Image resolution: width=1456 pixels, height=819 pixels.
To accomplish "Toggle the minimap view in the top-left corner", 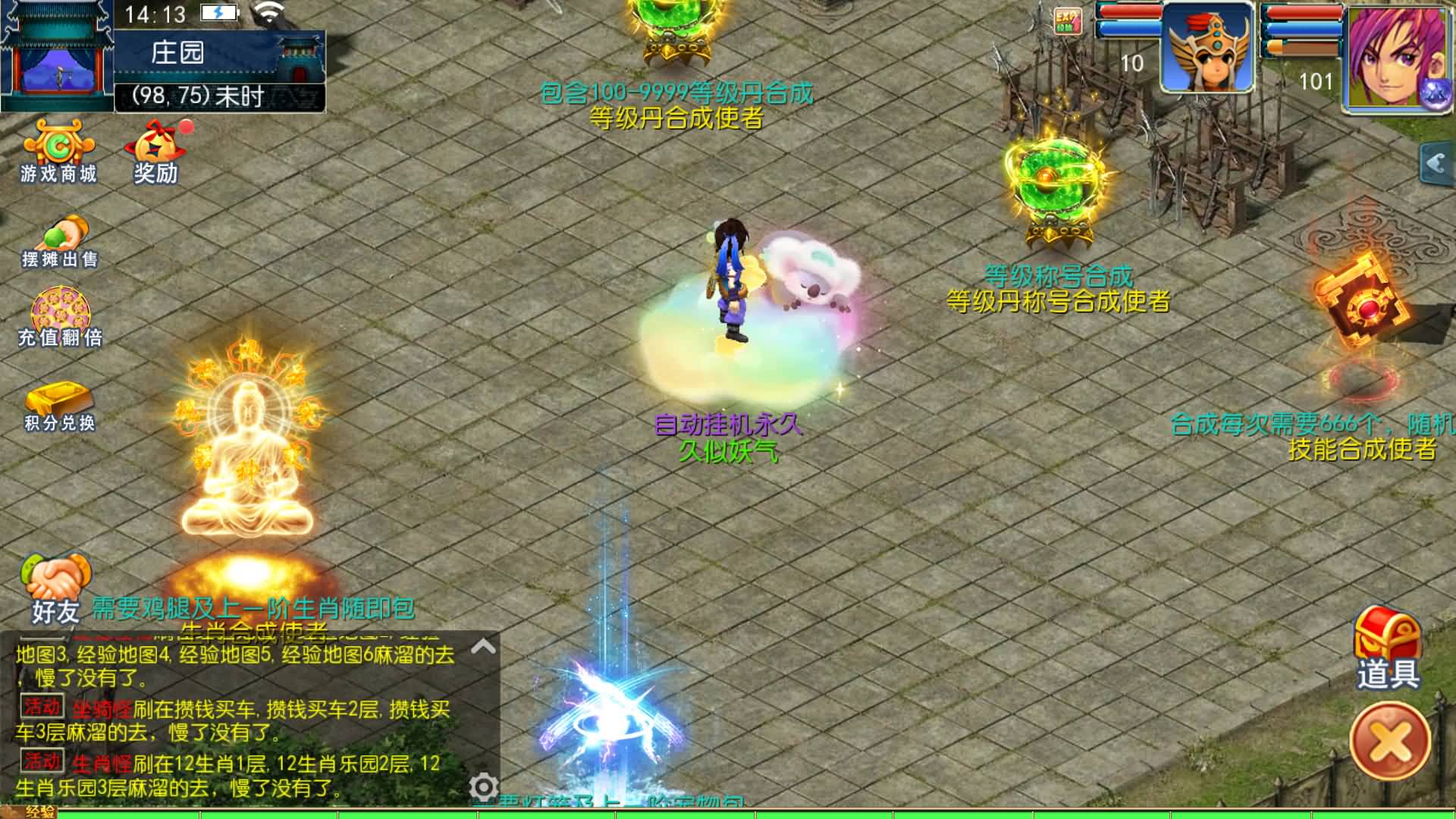I will click(x=57, y=53).
